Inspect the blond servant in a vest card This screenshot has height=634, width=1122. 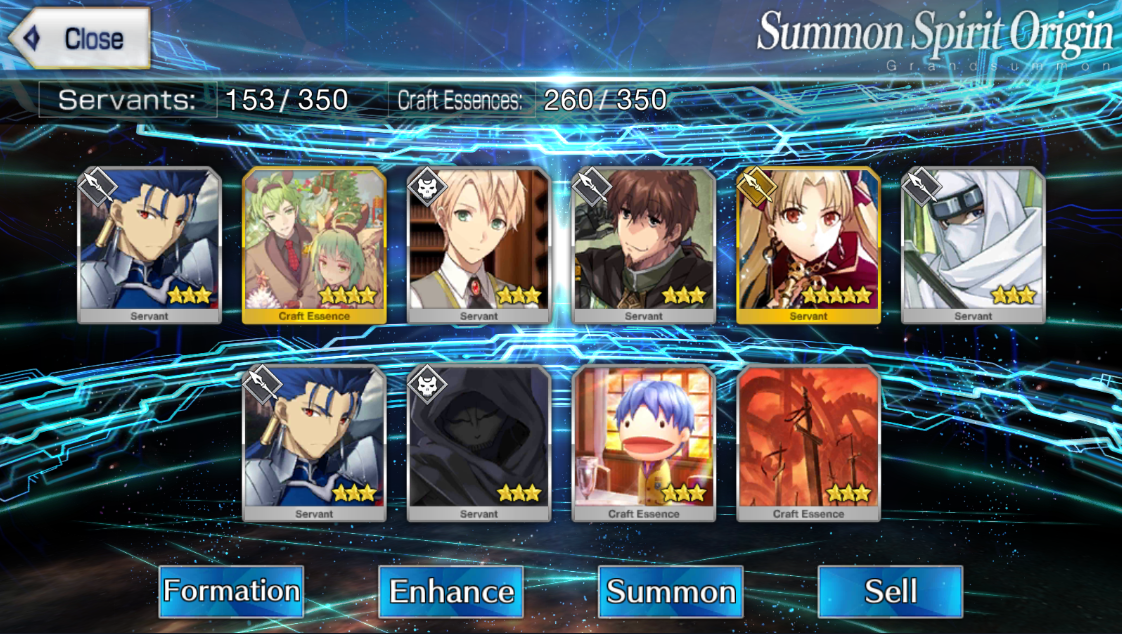click(x=479, y=245)
